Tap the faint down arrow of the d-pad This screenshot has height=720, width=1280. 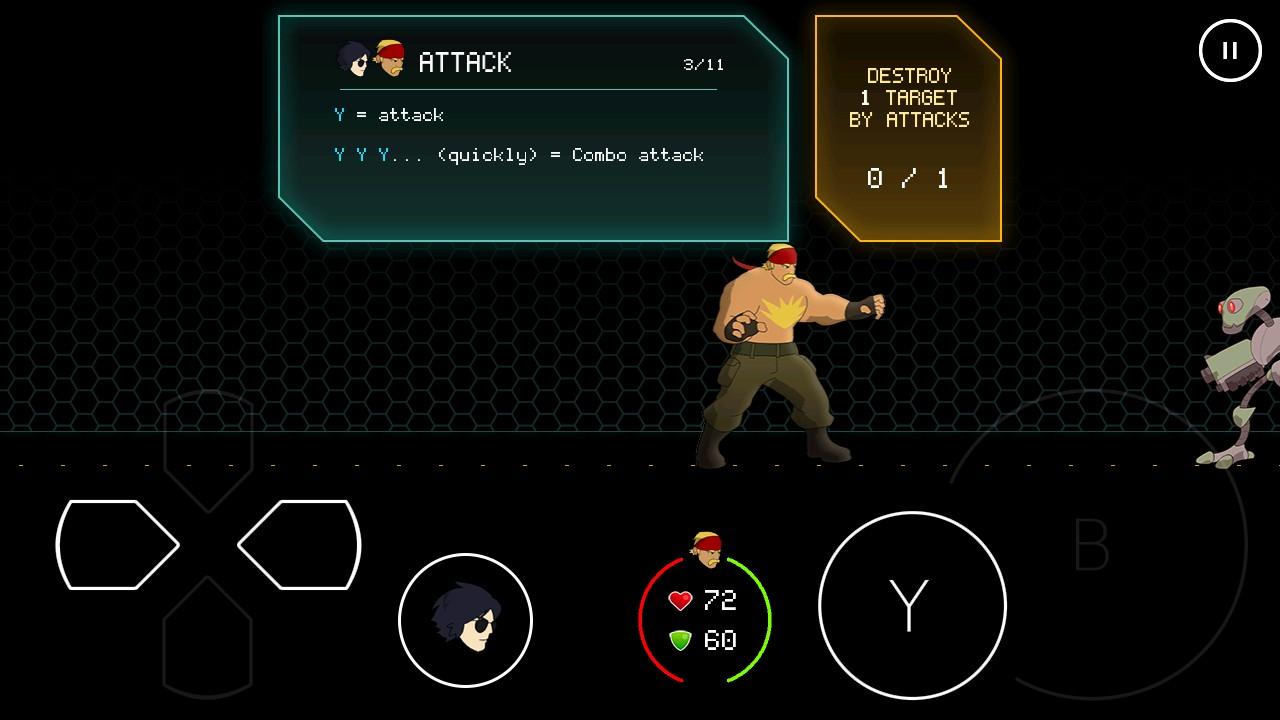(x=208, y=638)
